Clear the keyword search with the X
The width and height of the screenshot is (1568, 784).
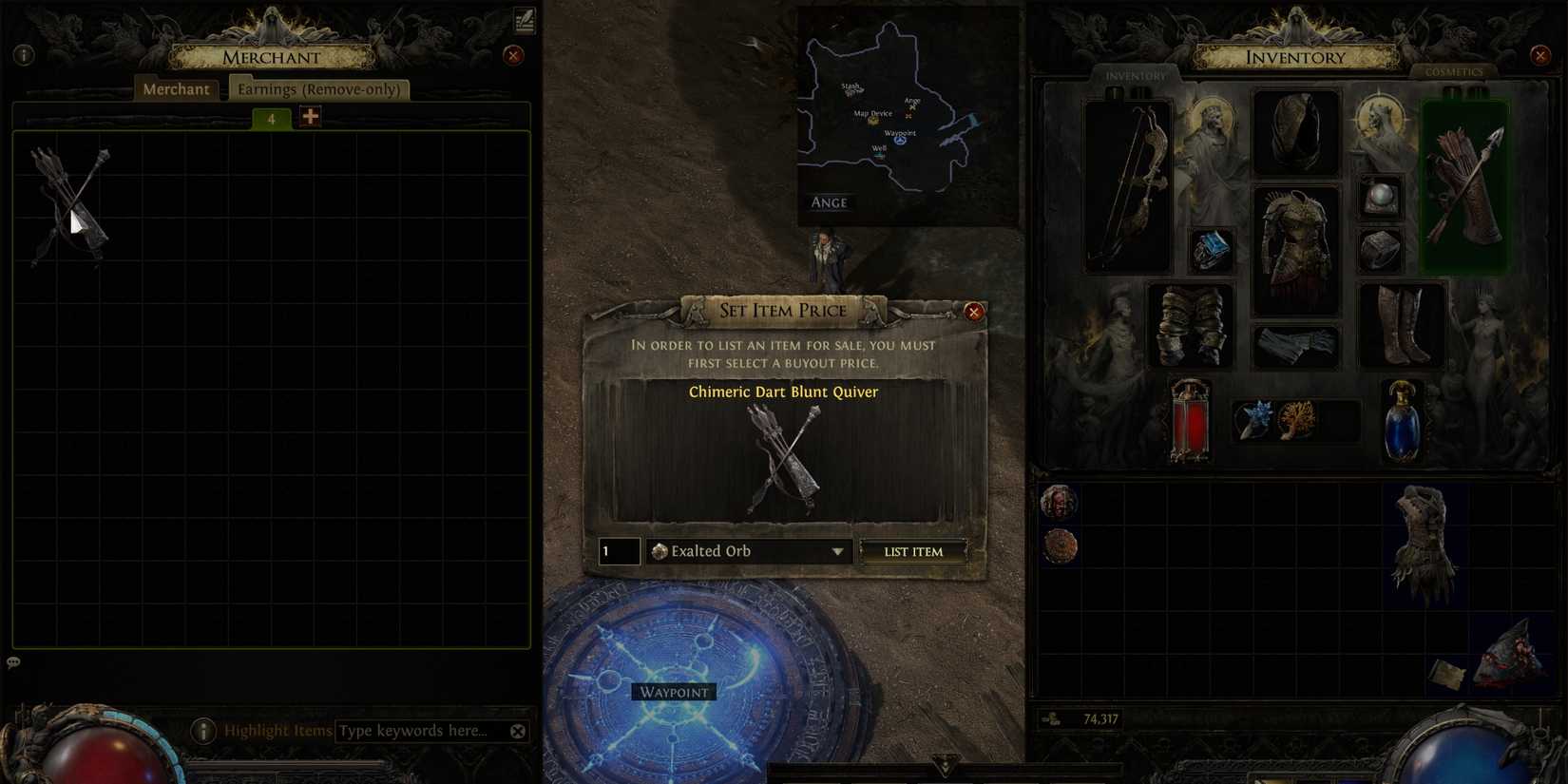coord(518,731)
